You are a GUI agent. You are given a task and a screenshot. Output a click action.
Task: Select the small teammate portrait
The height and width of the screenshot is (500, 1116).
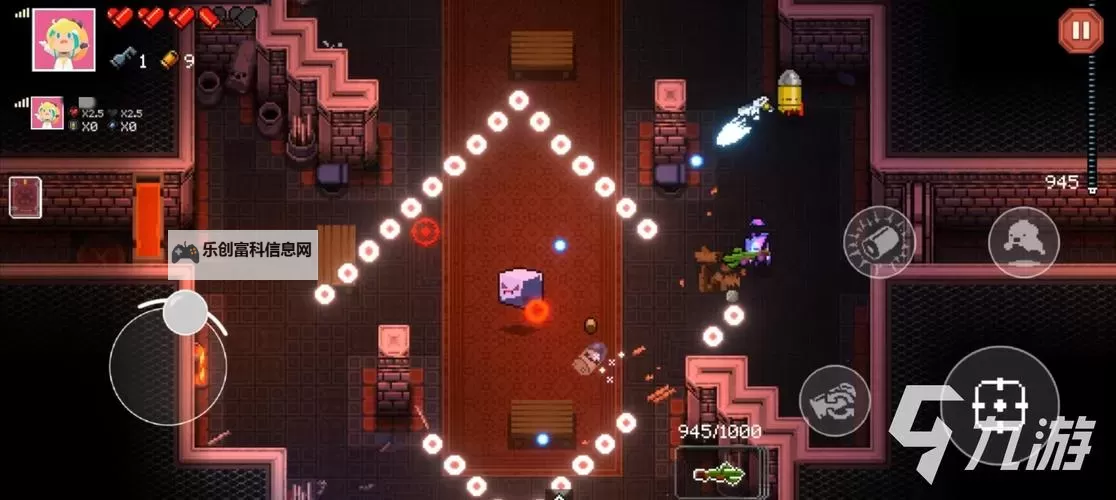[47, 113]
